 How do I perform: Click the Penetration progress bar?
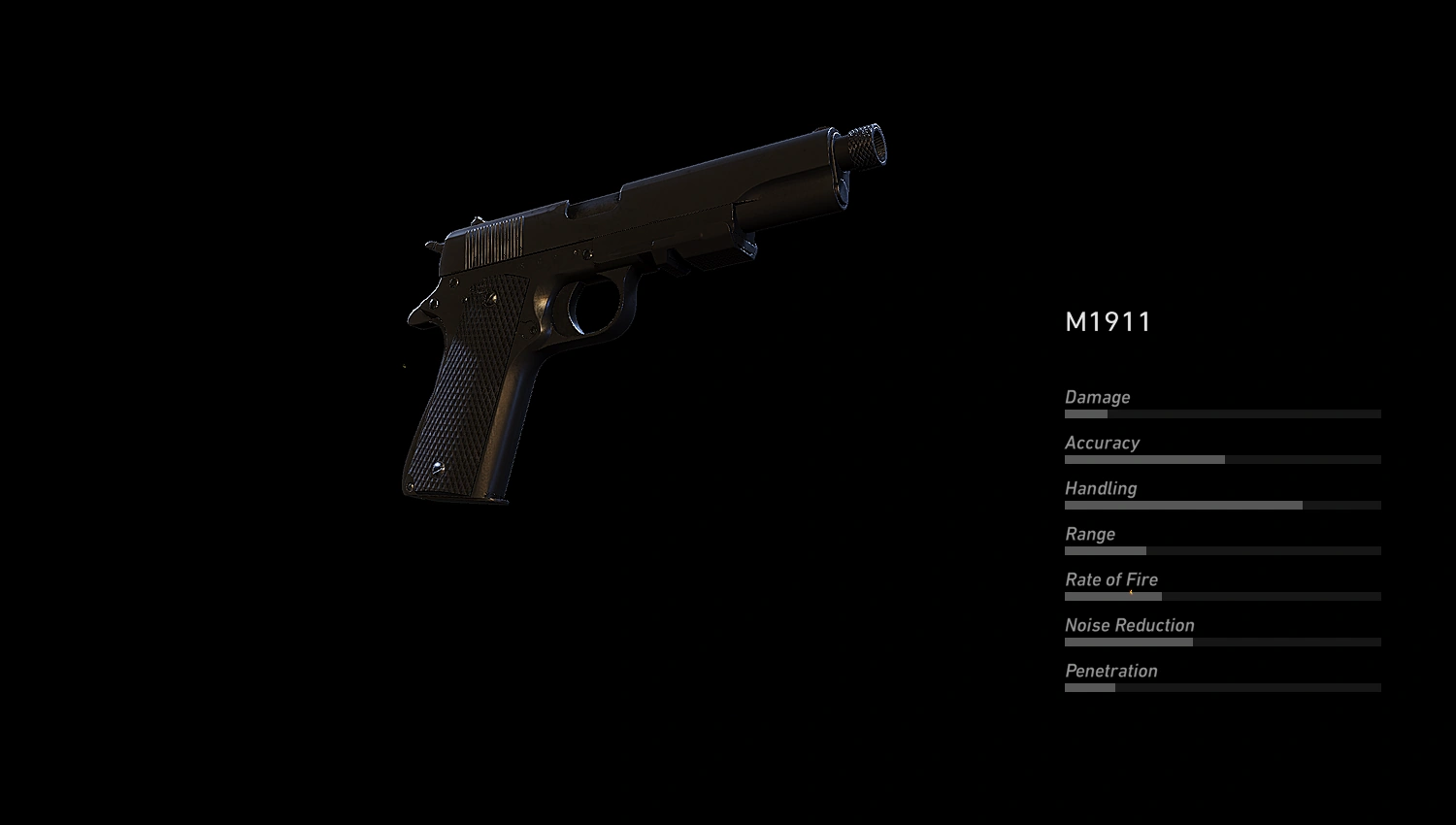point(1223,687)
